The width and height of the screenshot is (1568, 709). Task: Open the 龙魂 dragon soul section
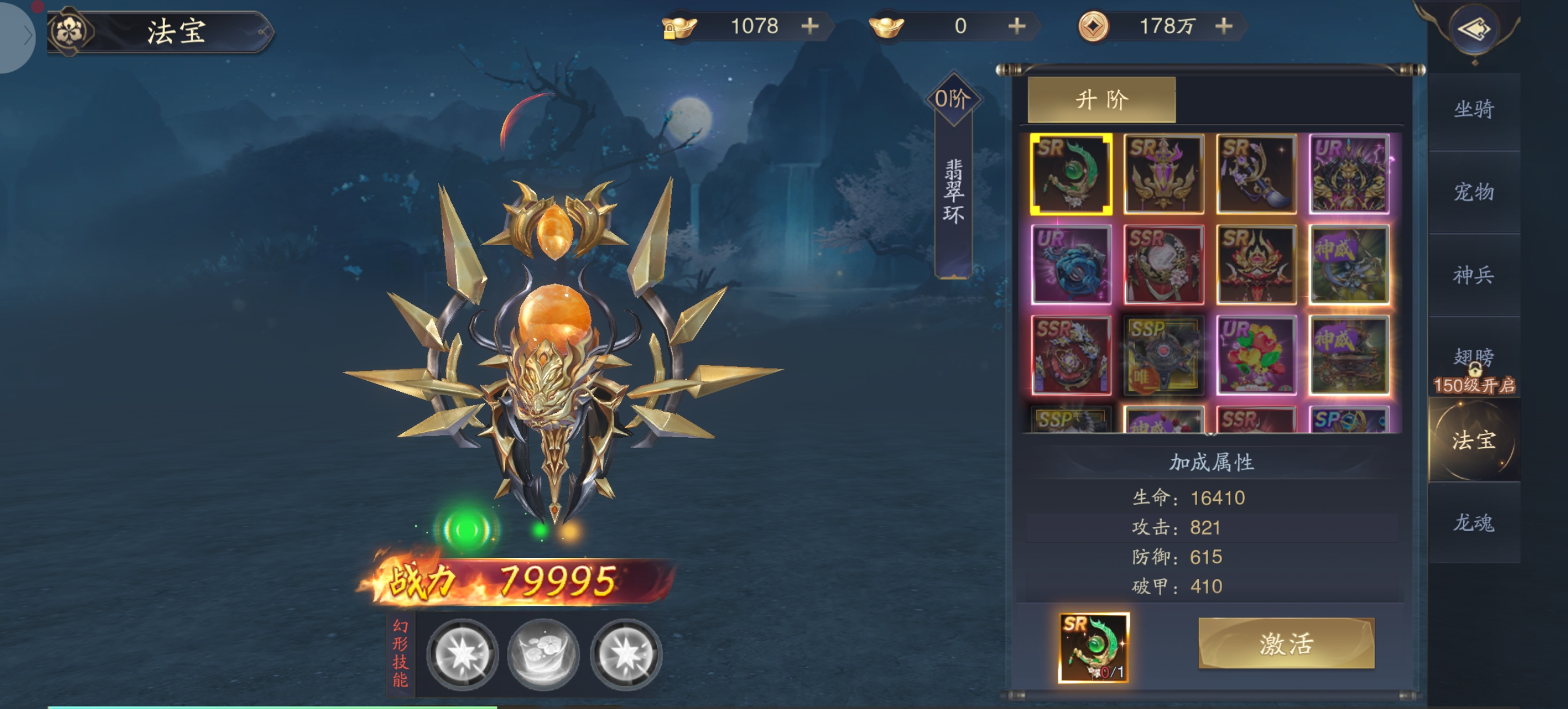1473,522
